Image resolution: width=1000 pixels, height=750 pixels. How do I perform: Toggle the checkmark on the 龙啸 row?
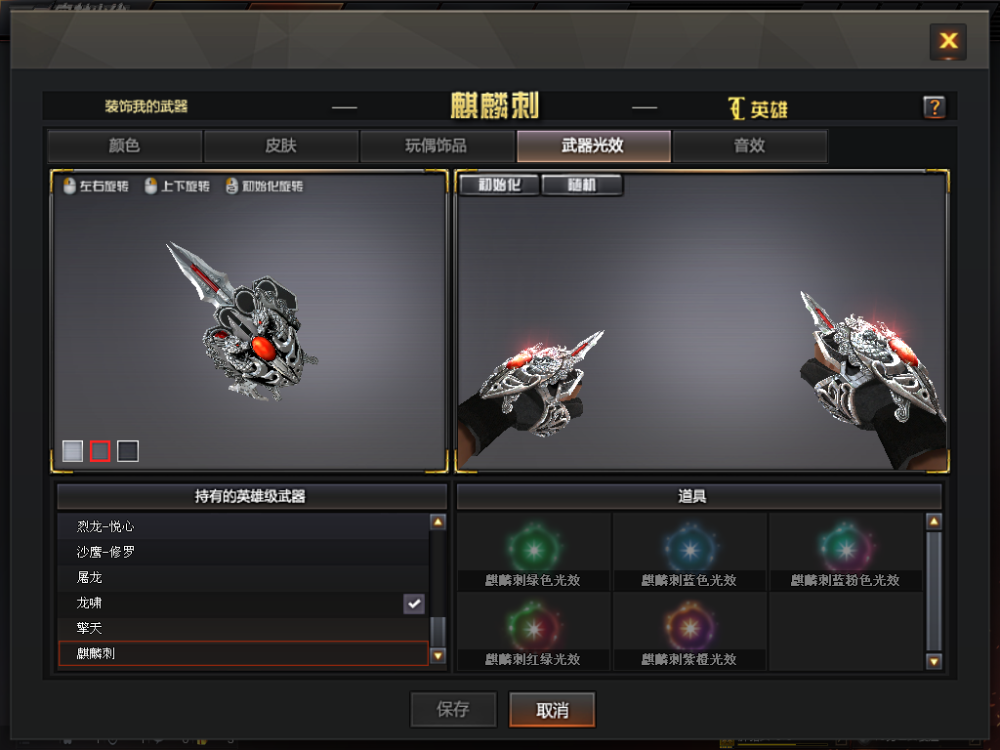(x=414, y=603)
